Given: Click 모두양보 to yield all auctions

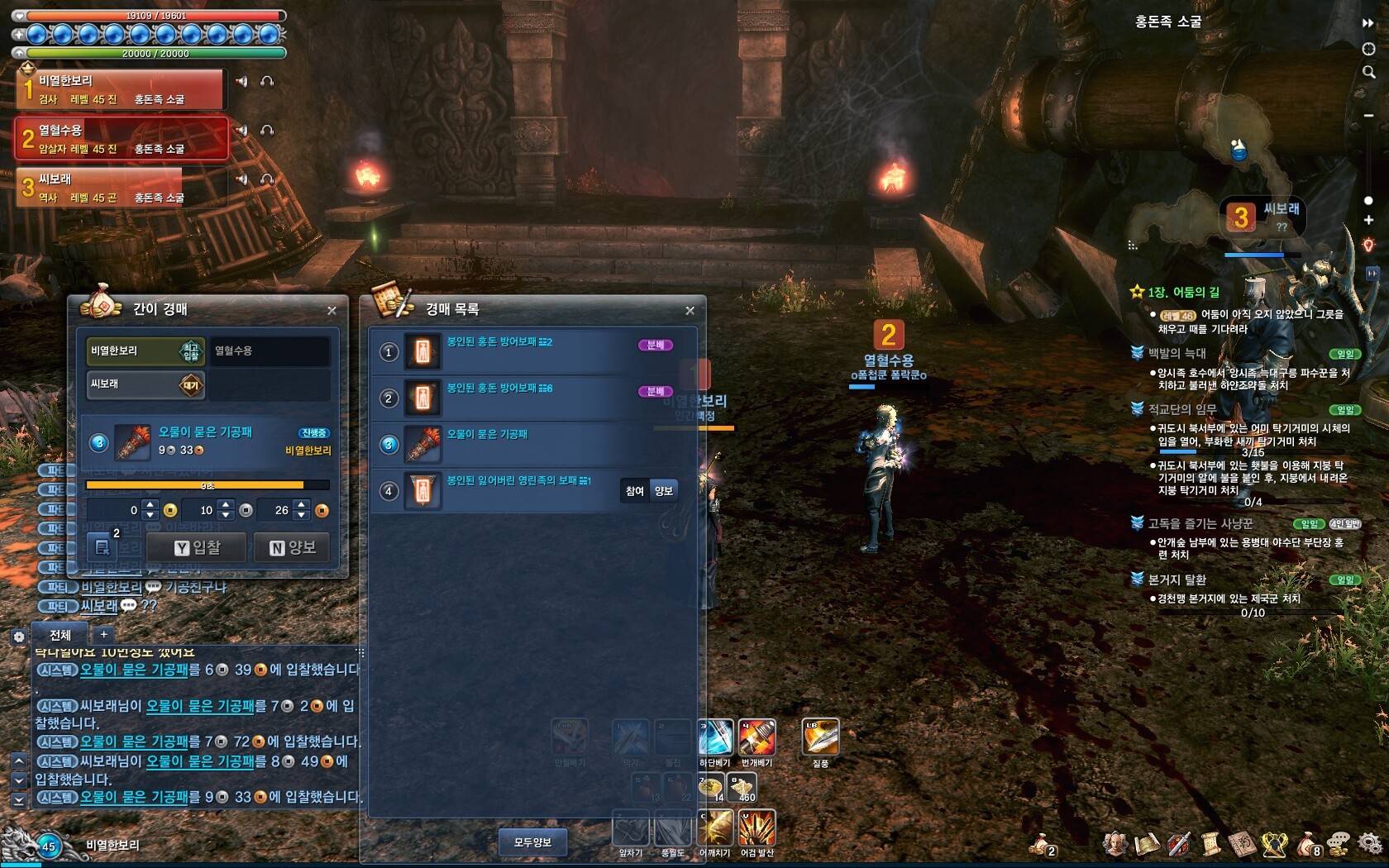Looking at the screenshot, I should 532,842.
